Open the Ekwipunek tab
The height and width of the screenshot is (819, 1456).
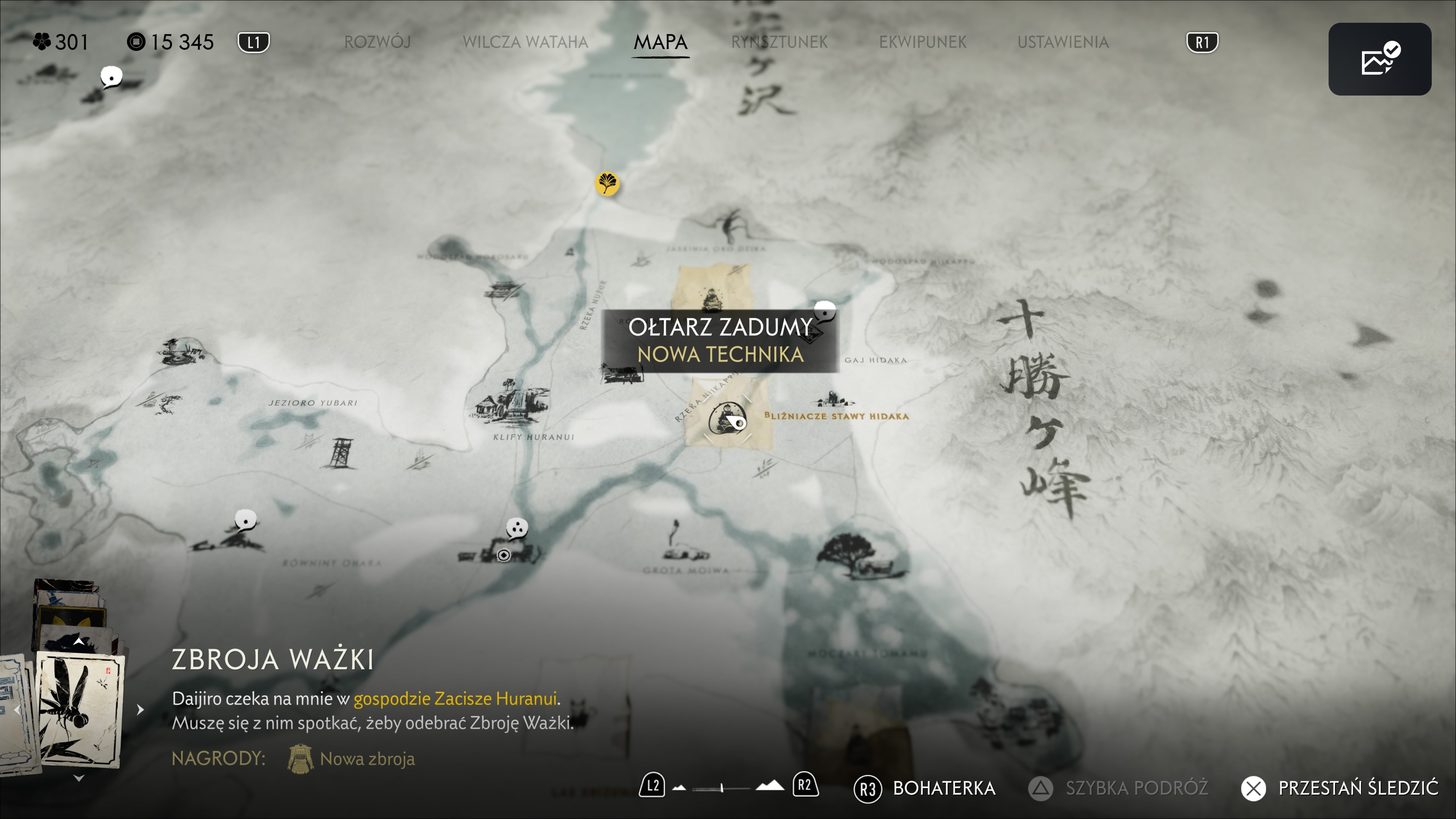(x=922, y=42)
